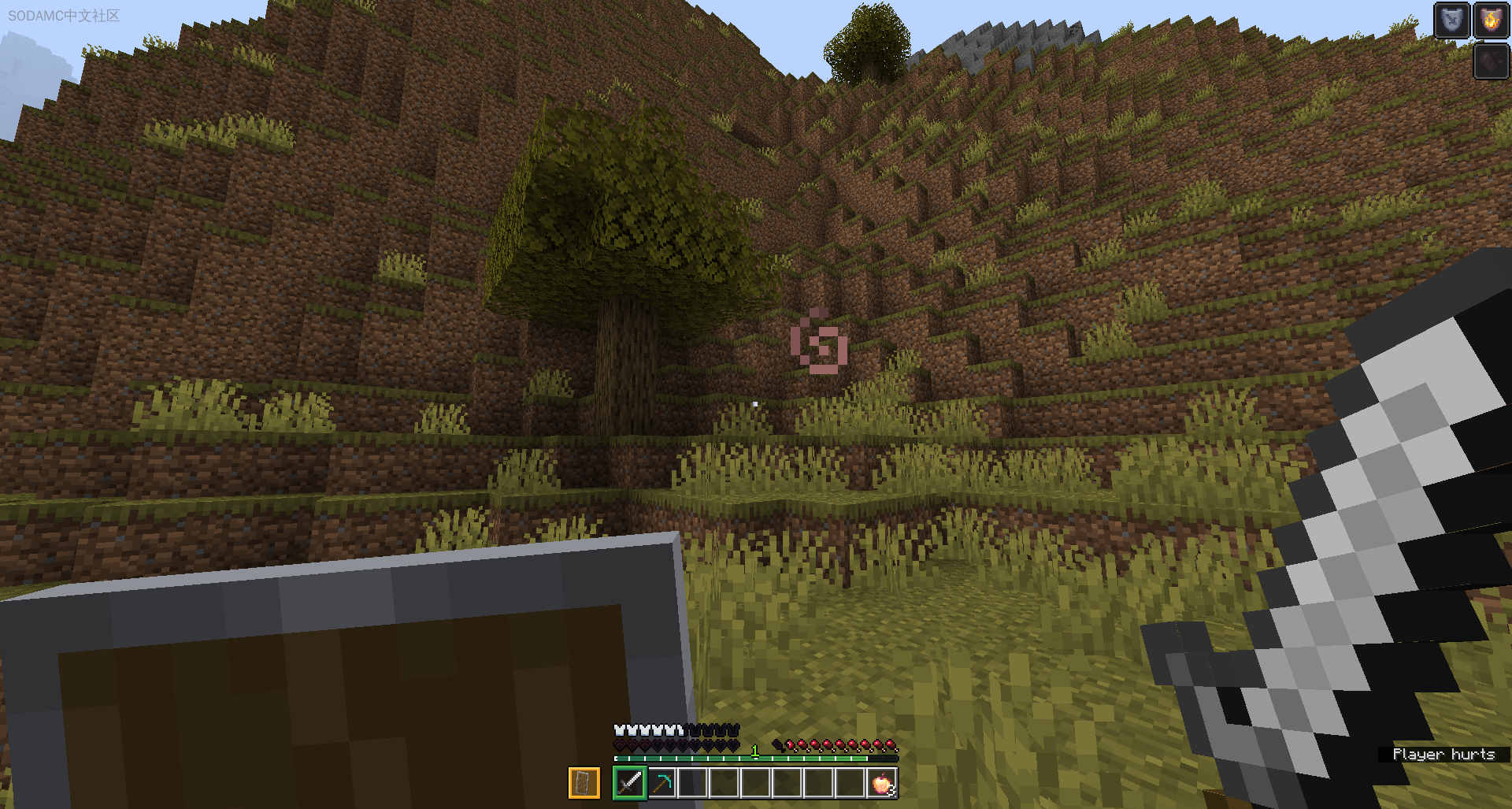Select the iron sword hotbar slot
The width and height of the screenshot is (1512, 809).
coord(629,783)
